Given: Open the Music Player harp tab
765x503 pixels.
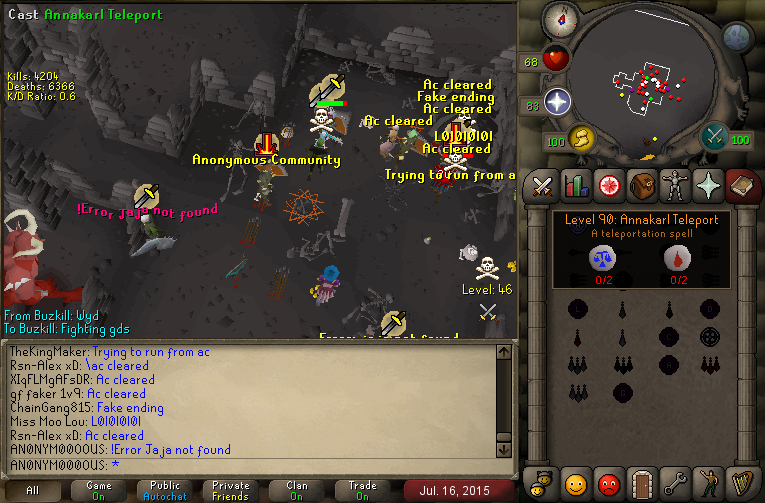Looking at the screenshot, I should point(741,483).
